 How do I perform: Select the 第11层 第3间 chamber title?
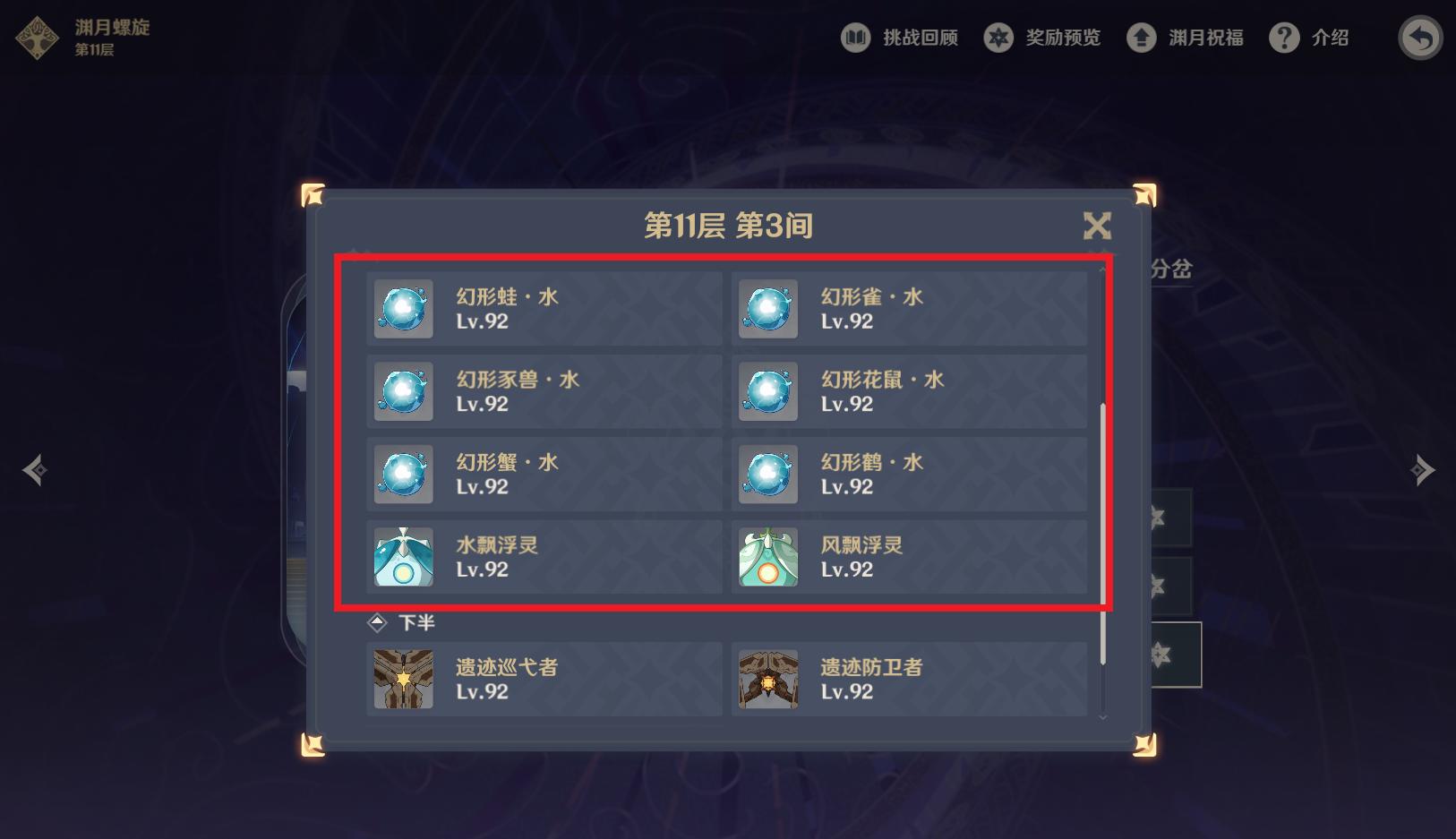(727, 227)
